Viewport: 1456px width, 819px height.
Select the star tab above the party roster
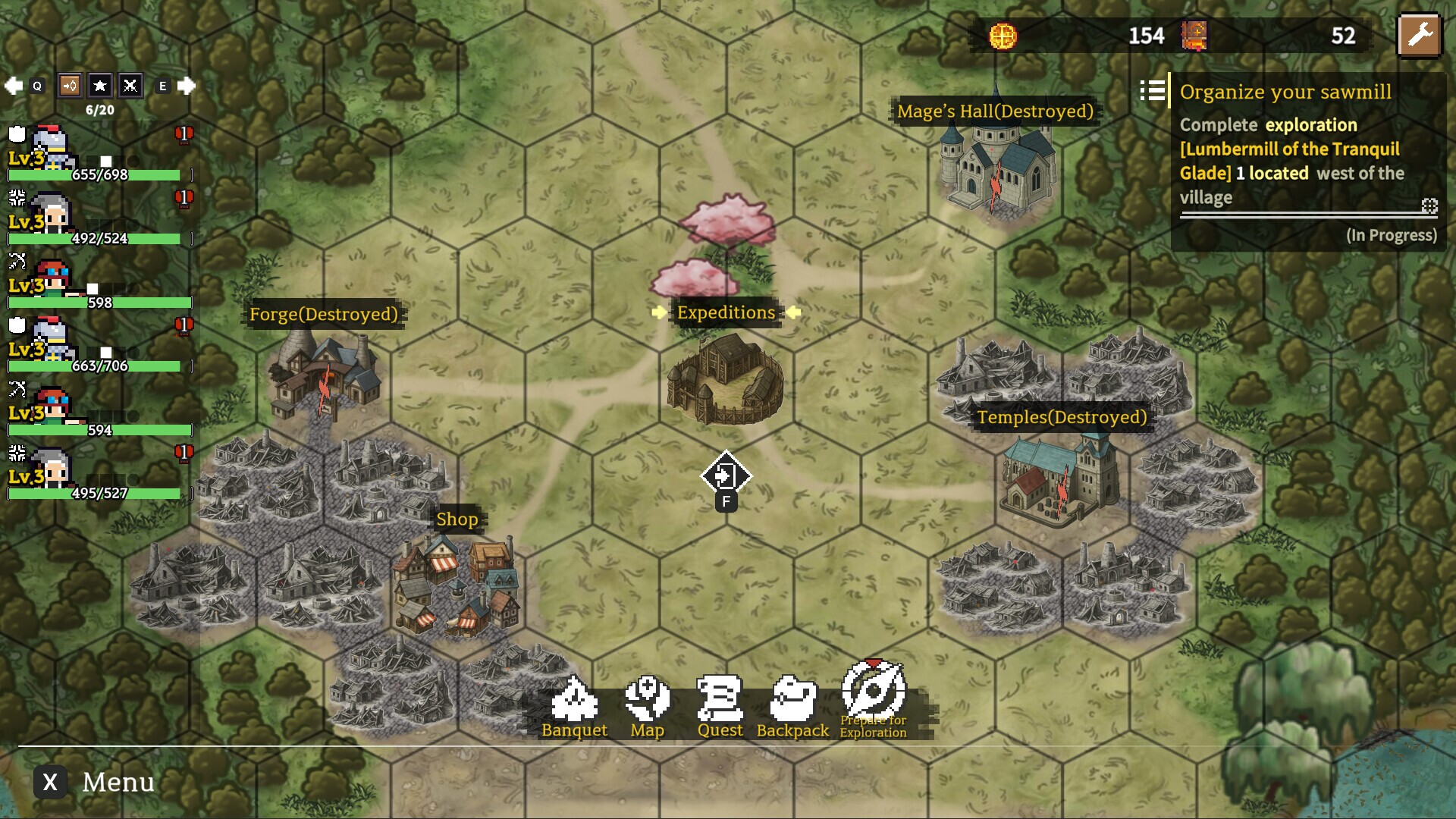[x=99, y=86]
